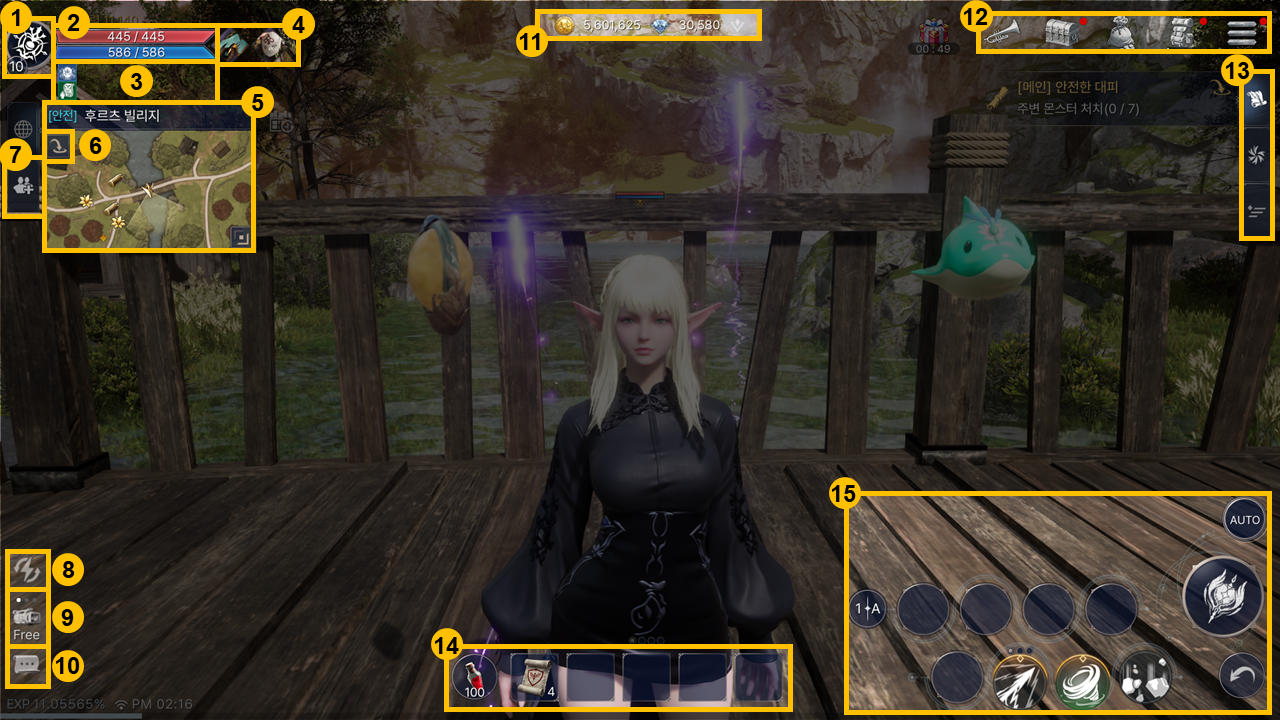Expand the minimap with its corner square button
Image resolution: width=1280 pixels, height=720 pixels.
240,236
